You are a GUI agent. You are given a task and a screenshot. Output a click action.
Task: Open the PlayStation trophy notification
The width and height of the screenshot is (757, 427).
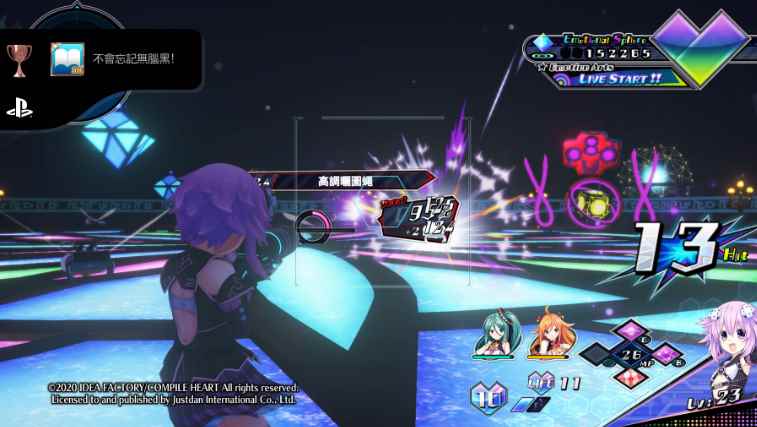coord(132,59)
